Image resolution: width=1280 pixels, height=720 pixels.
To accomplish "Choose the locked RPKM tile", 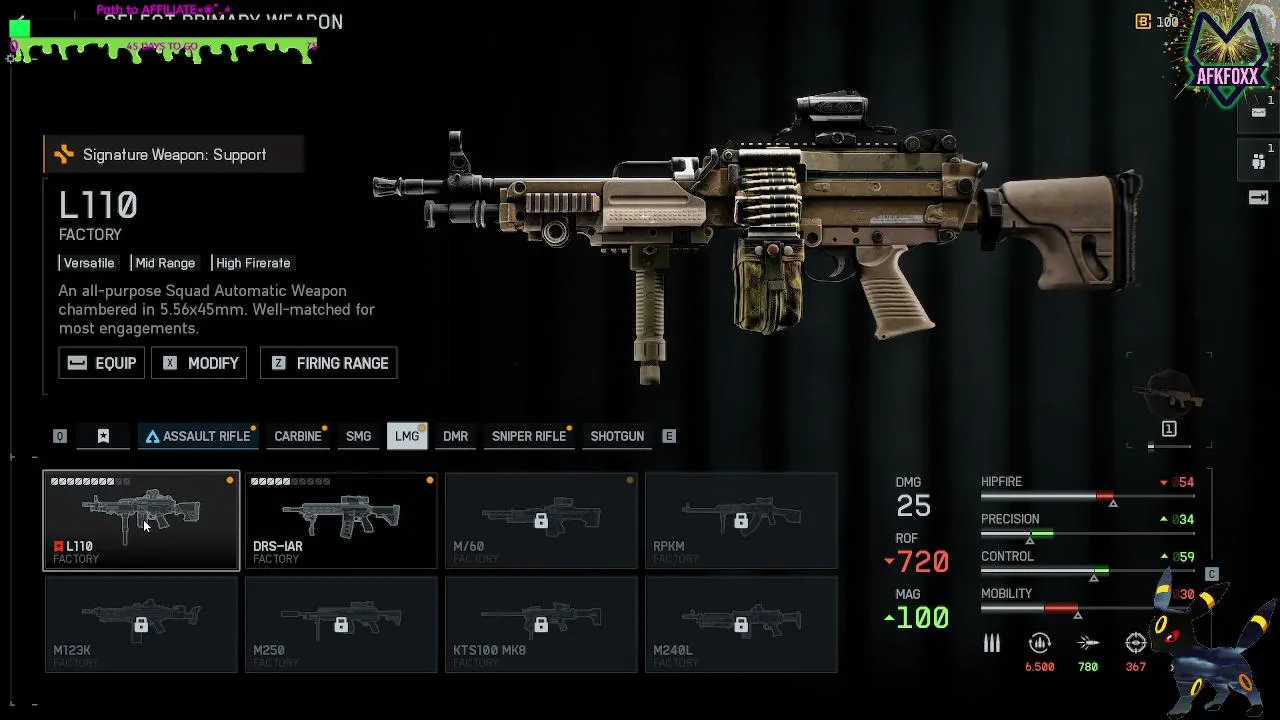I will (741, 520).
